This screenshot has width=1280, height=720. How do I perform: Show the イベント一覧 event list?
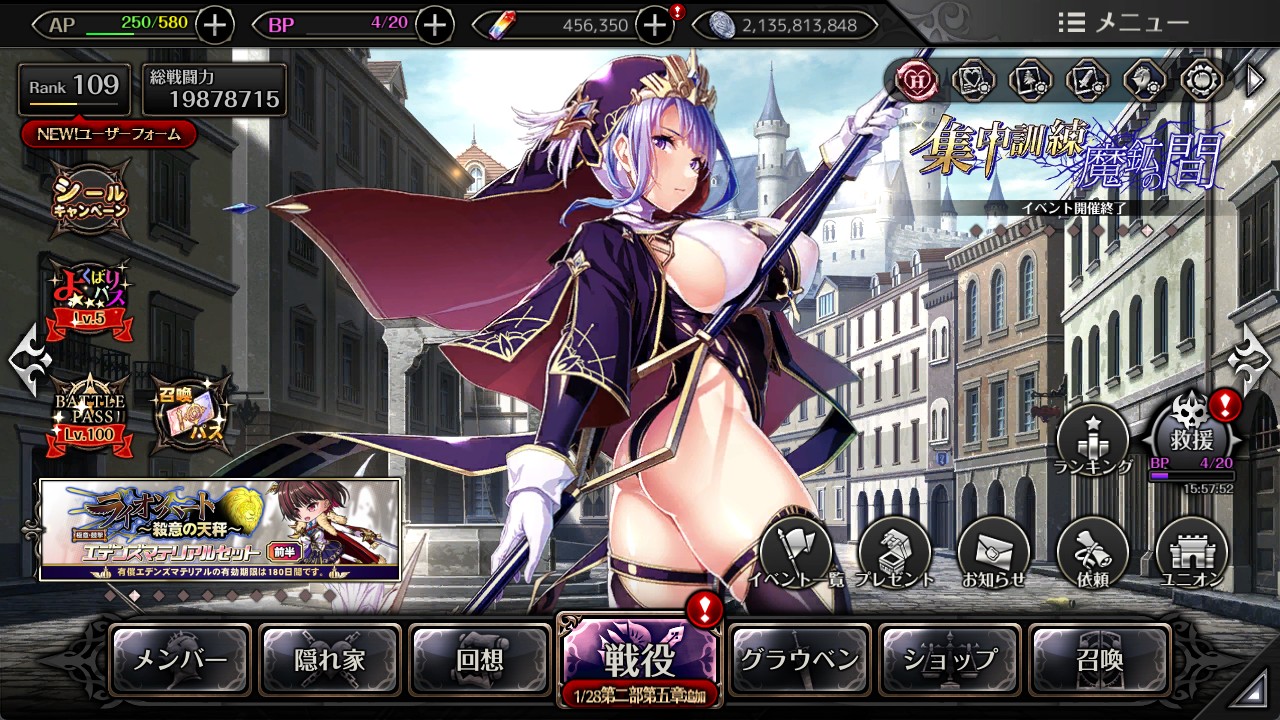pyautogui.click(x=796, y=555)
